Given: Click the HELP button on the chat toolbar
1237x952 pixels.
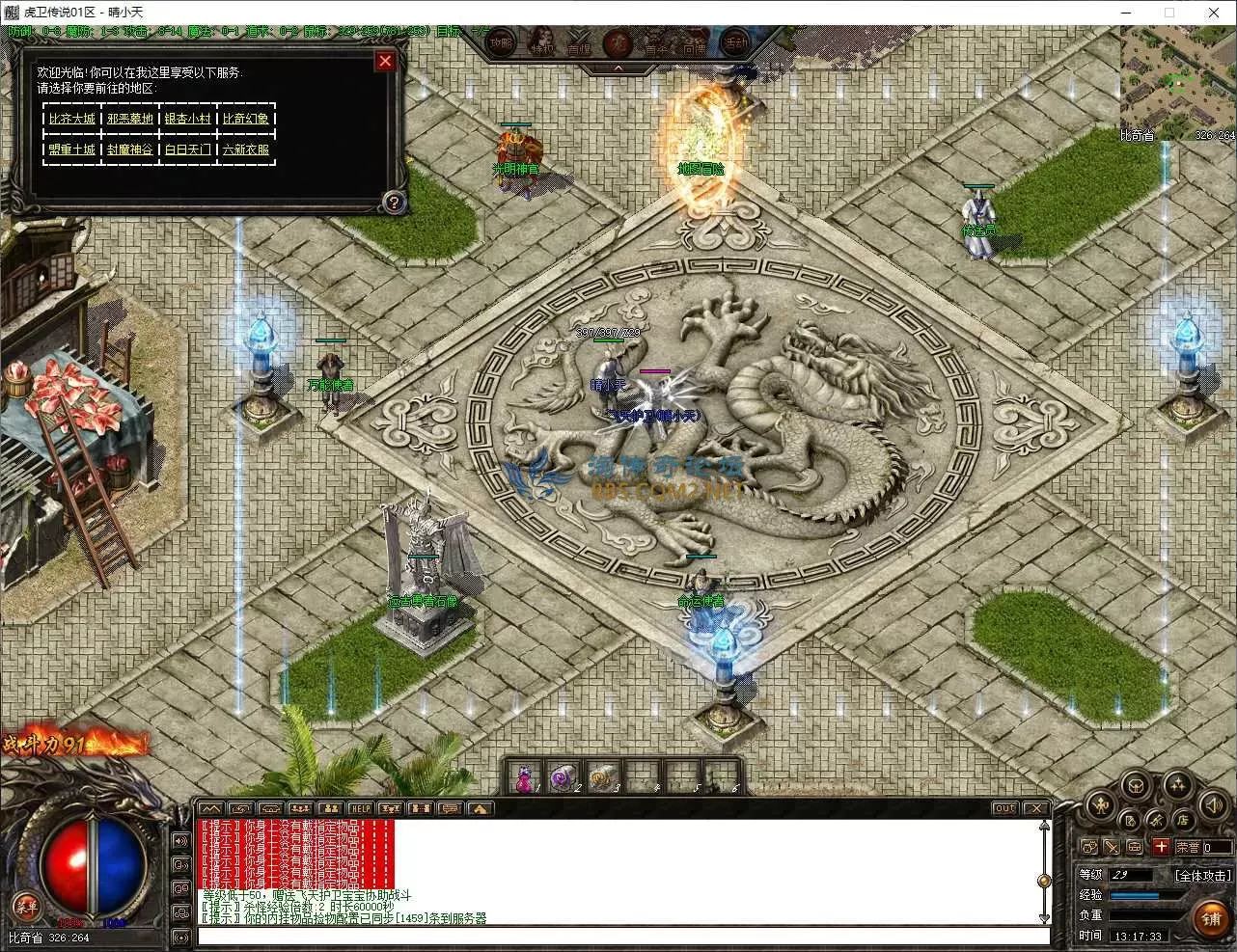Looking at the screenshot, I should tap(361, 808).
